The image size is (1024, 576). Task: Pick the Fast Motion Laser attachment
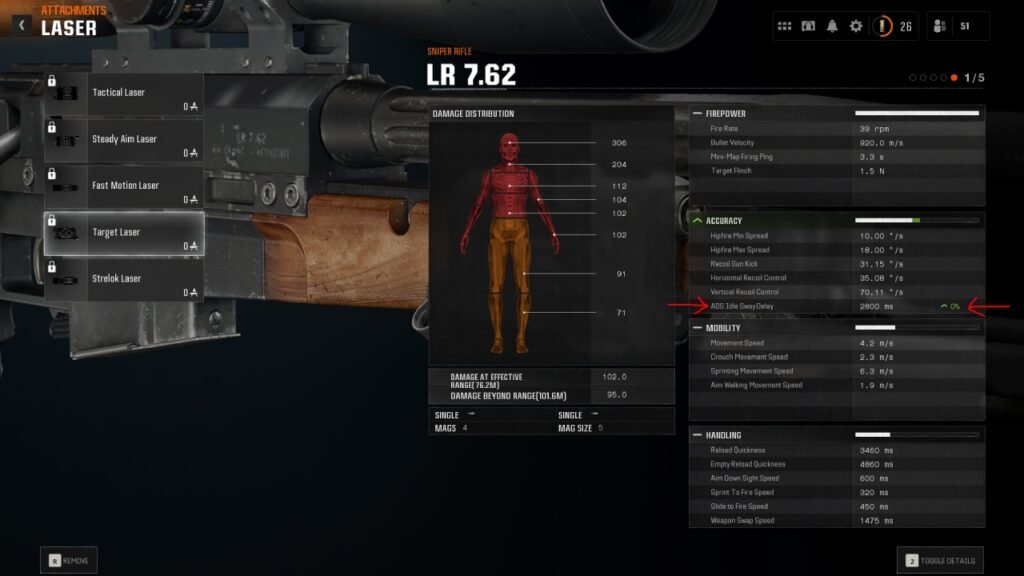click(123, 186)
